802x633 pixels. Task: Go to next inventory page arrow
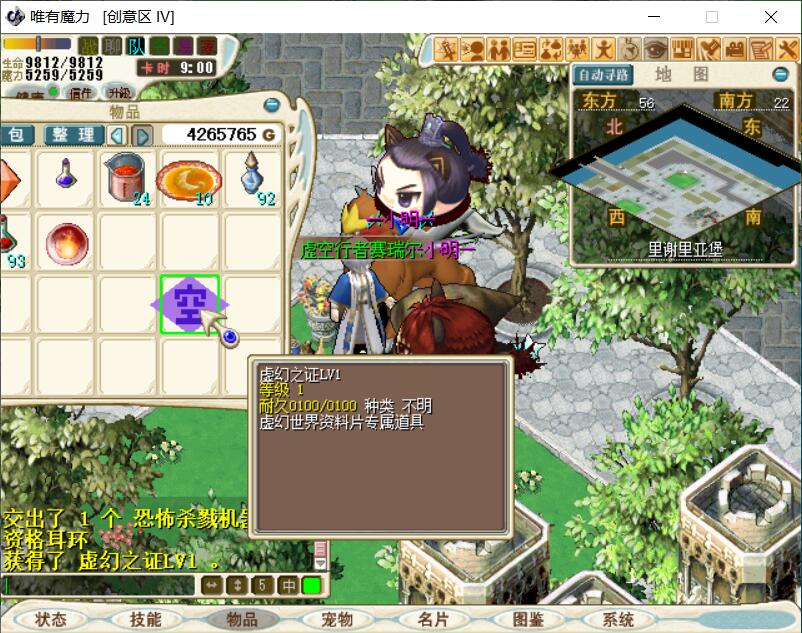[x=143, y=135]
